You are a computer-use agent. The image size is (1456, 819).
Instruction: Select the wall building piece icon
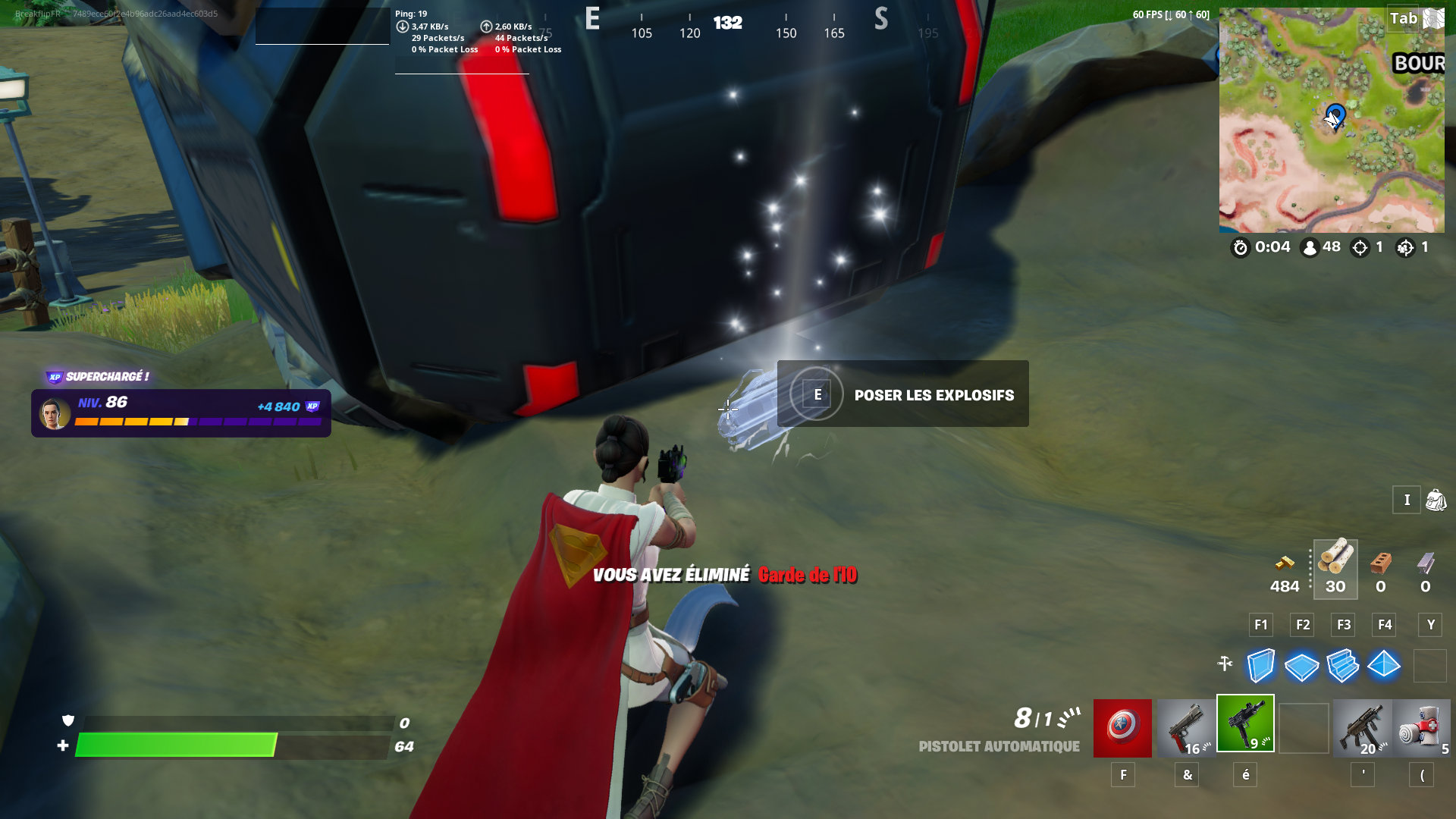[1261, 666]
